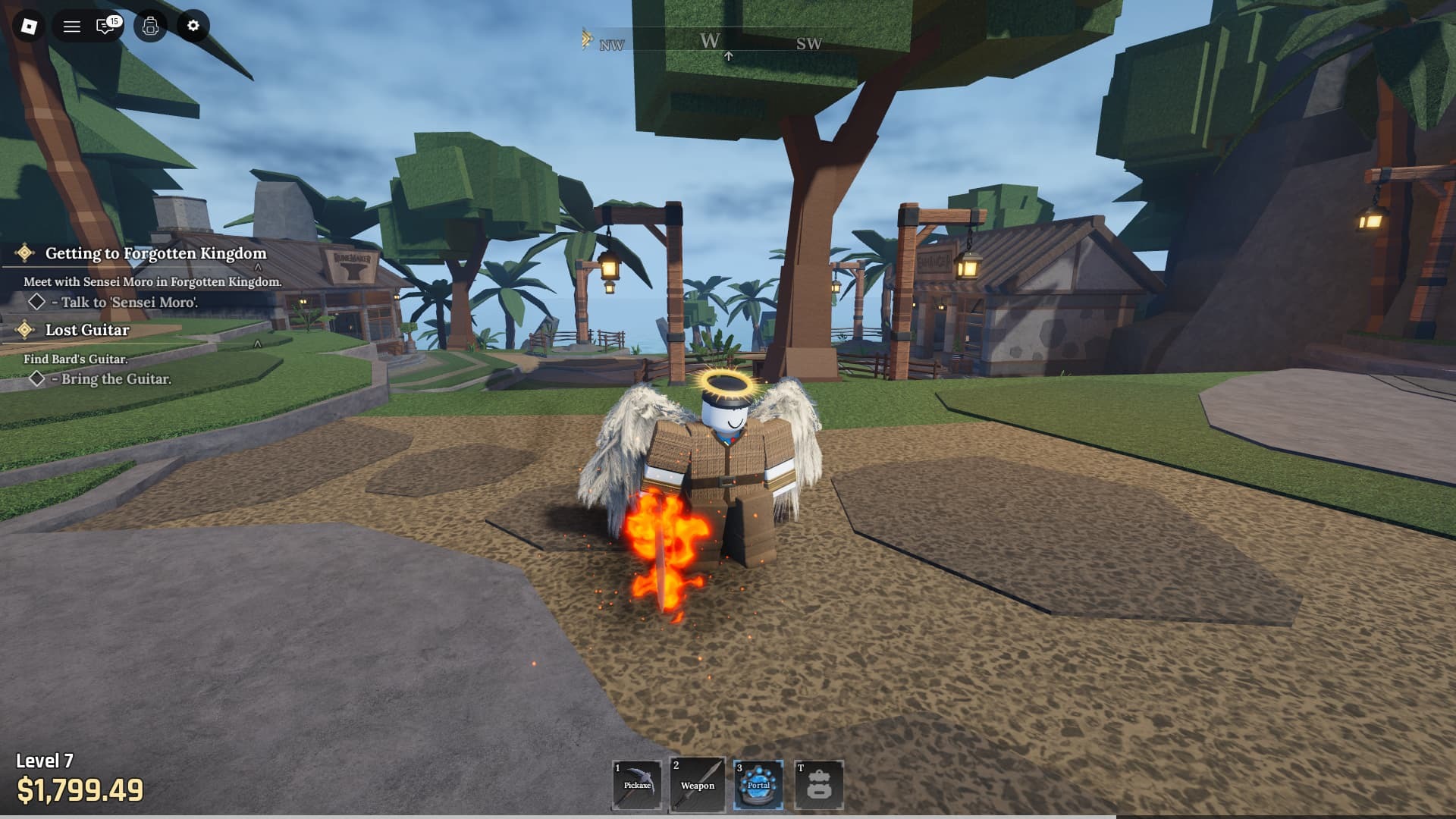
Task: Open the Roblox main menu
Action: 29,27
